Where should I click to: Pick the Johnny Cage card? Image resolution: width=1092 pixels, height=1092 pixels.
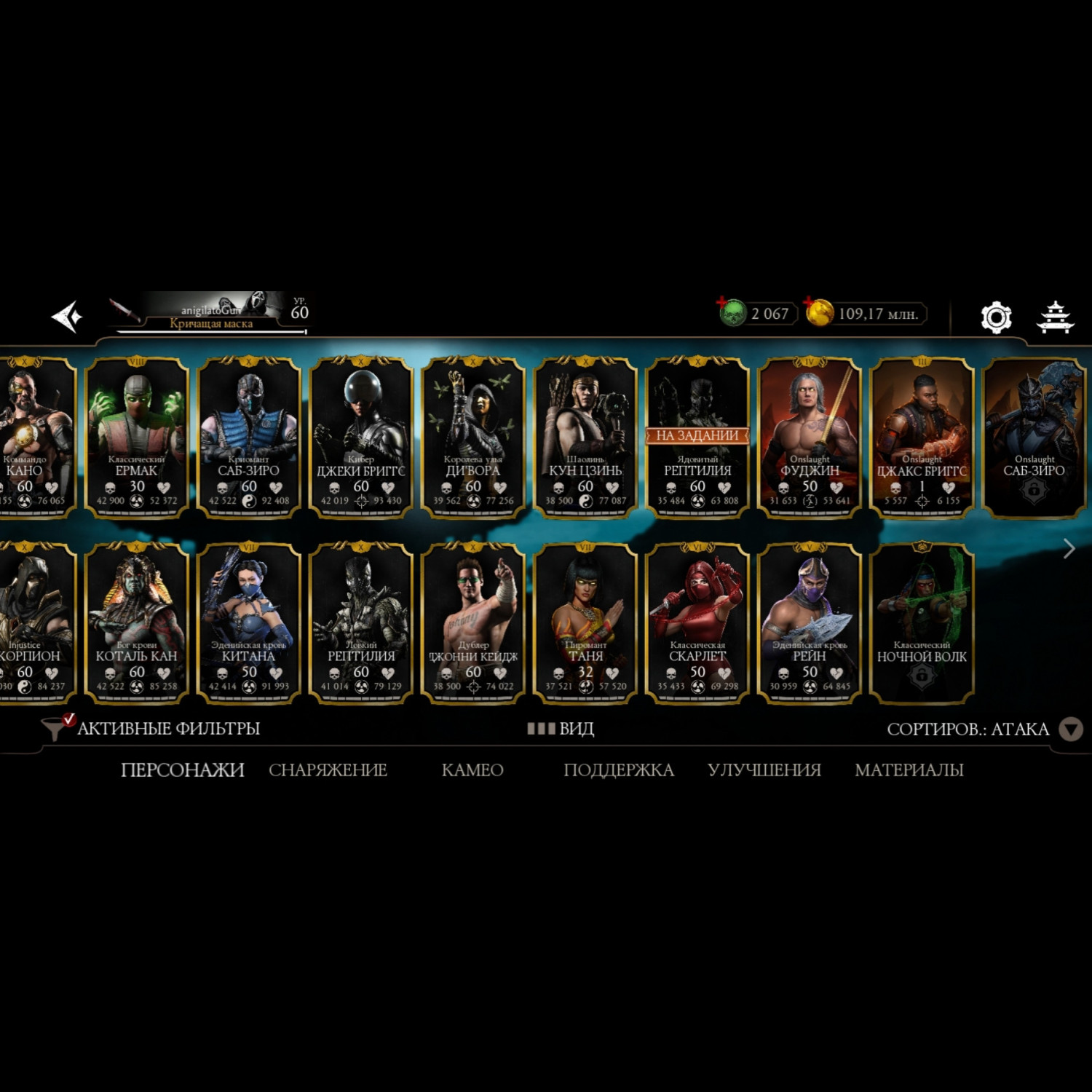click(x=473, y=622)
